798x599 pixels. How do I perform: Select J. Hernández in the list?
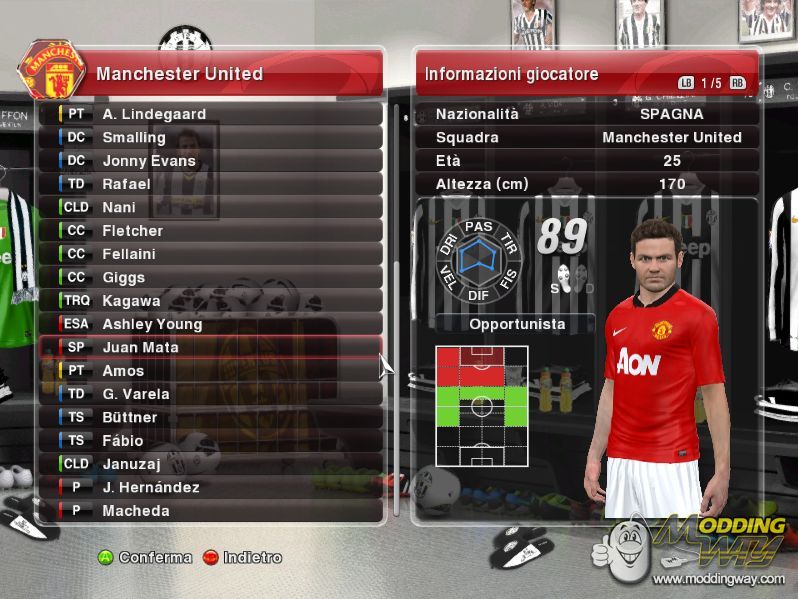[x=210, y=487]
